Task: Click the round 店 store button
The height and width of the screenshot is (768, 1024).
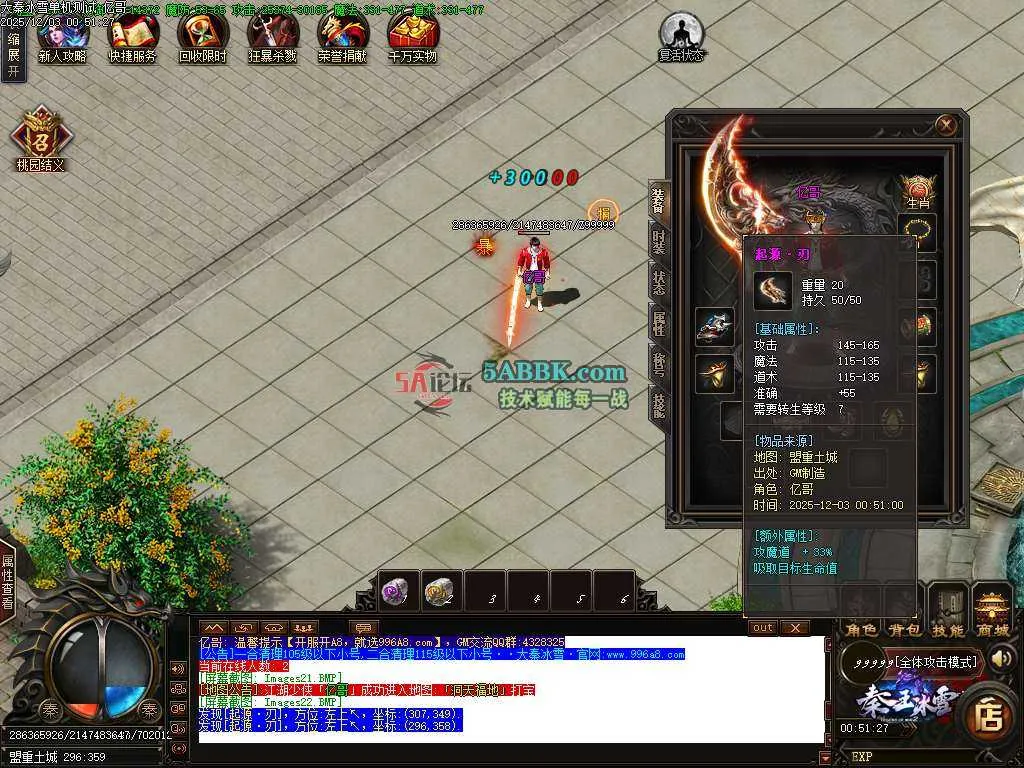Action: click(x=990, y=714)
